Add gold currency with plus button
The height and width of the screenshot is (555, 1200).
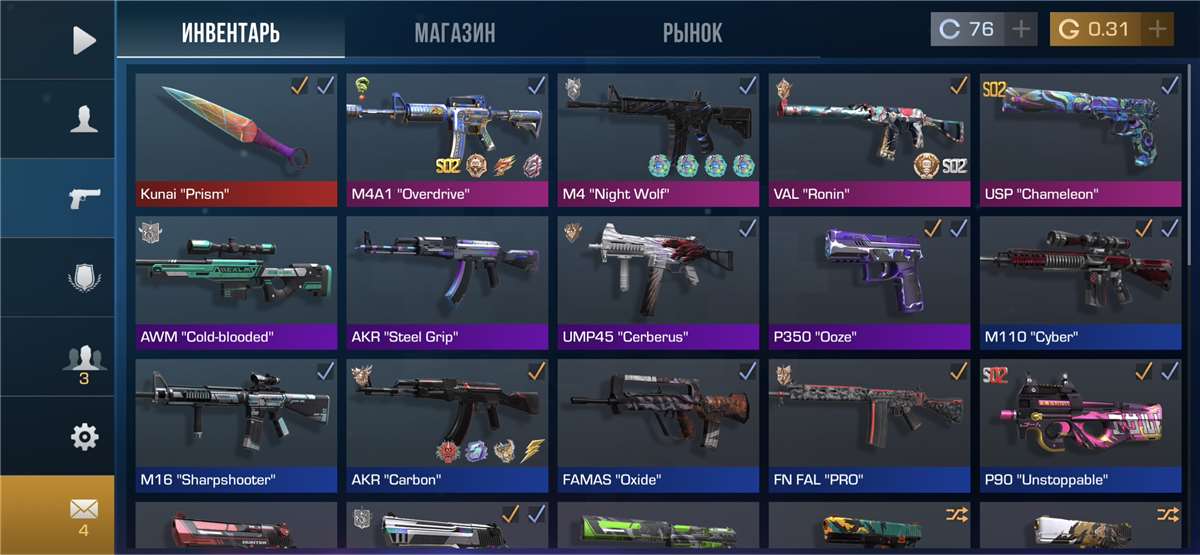tap(1157, 29)
